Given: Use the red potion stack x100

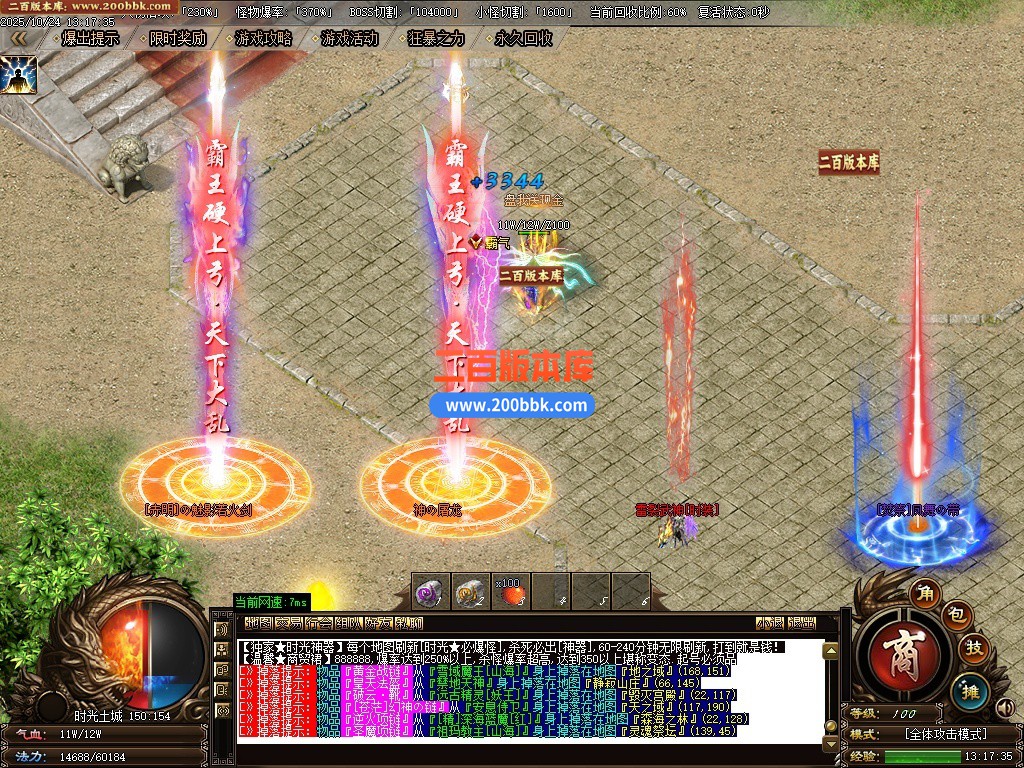Looking at the screenshot, I should 510,592.
